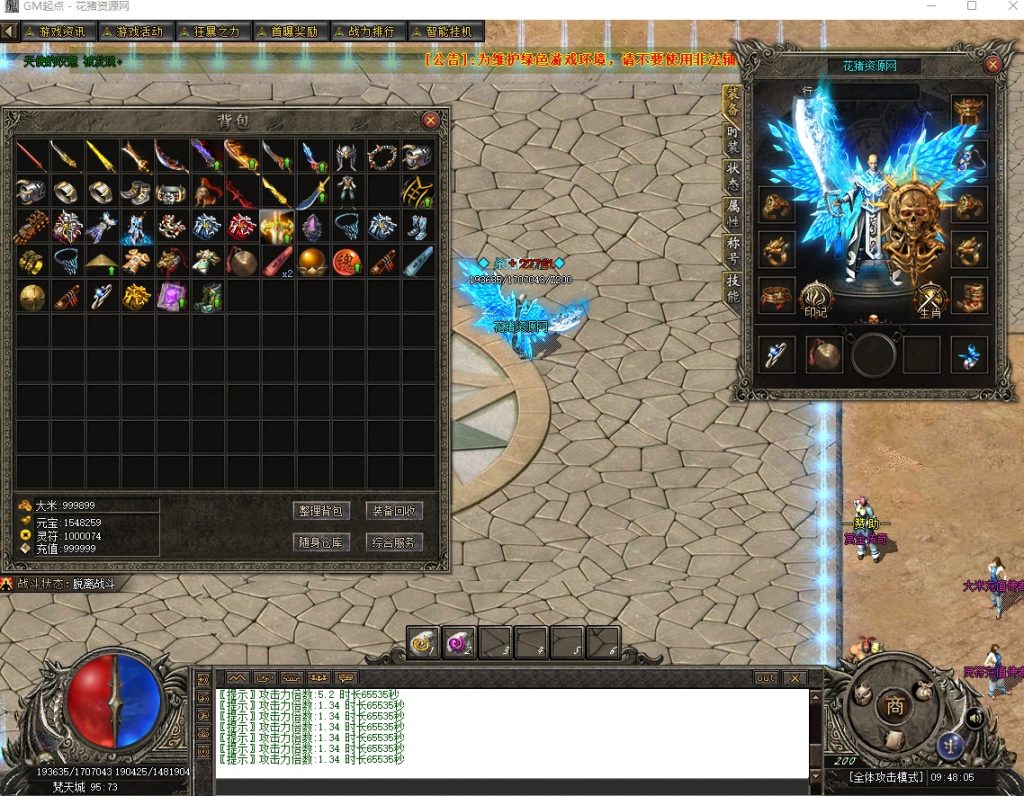
Task: Switch to the 属性 attributes tab
Action: (733, 212)
